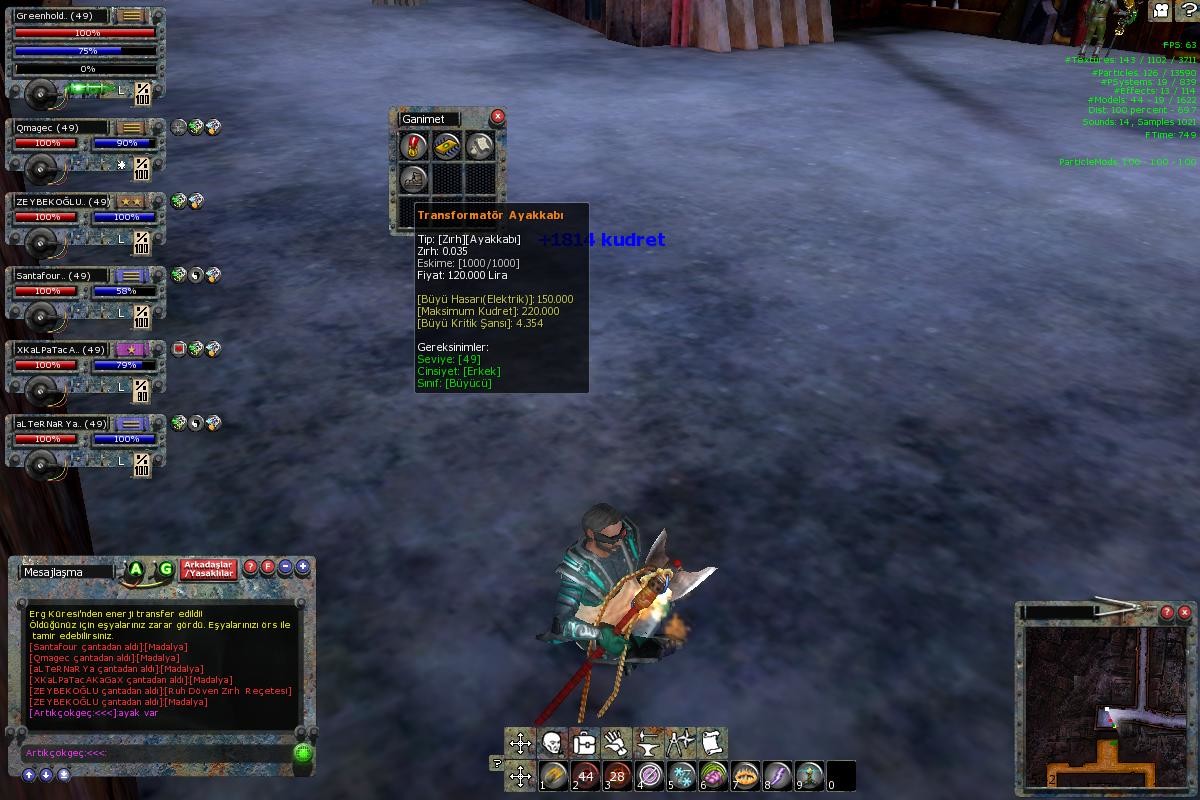
Task: Open the Arkadaşlar/Yasaklılar friends list
Action: [x=208, y=569]
